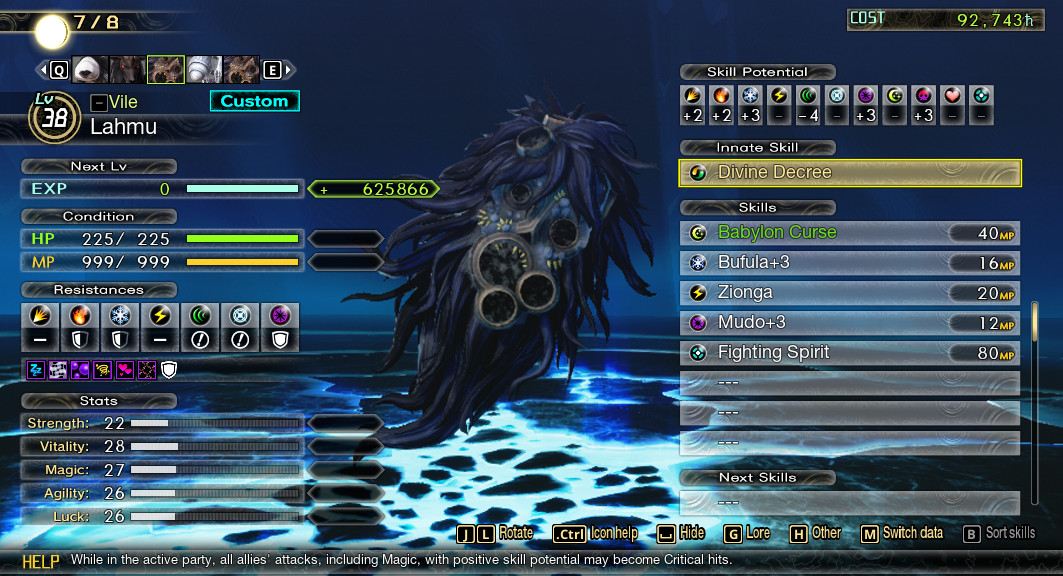
Task: Click the snowflake icon in Skill Potential
Action: (x=750, y=96)
